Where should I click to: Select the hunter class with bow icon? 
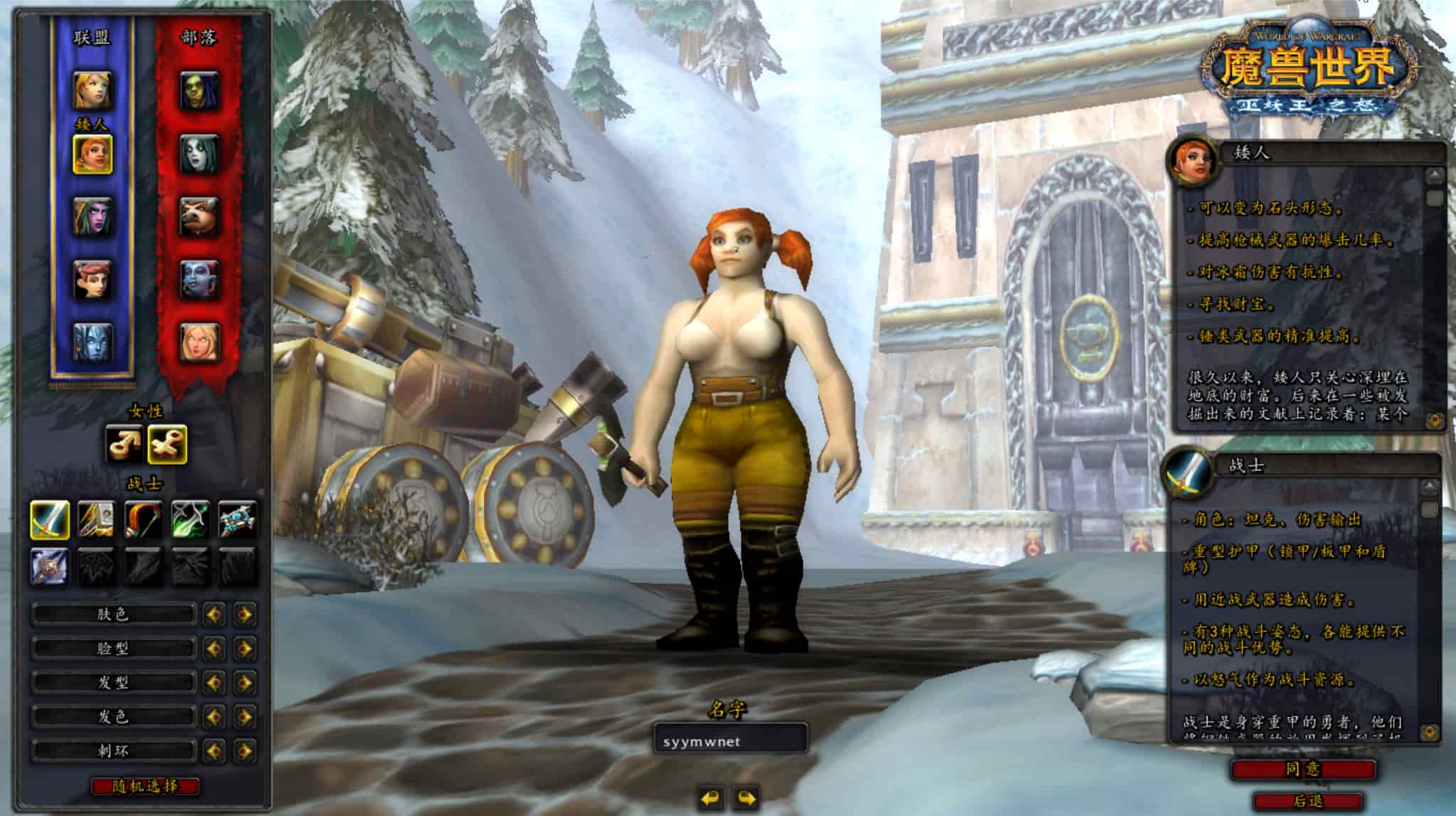pyautogui.click(x=144, y=519)
